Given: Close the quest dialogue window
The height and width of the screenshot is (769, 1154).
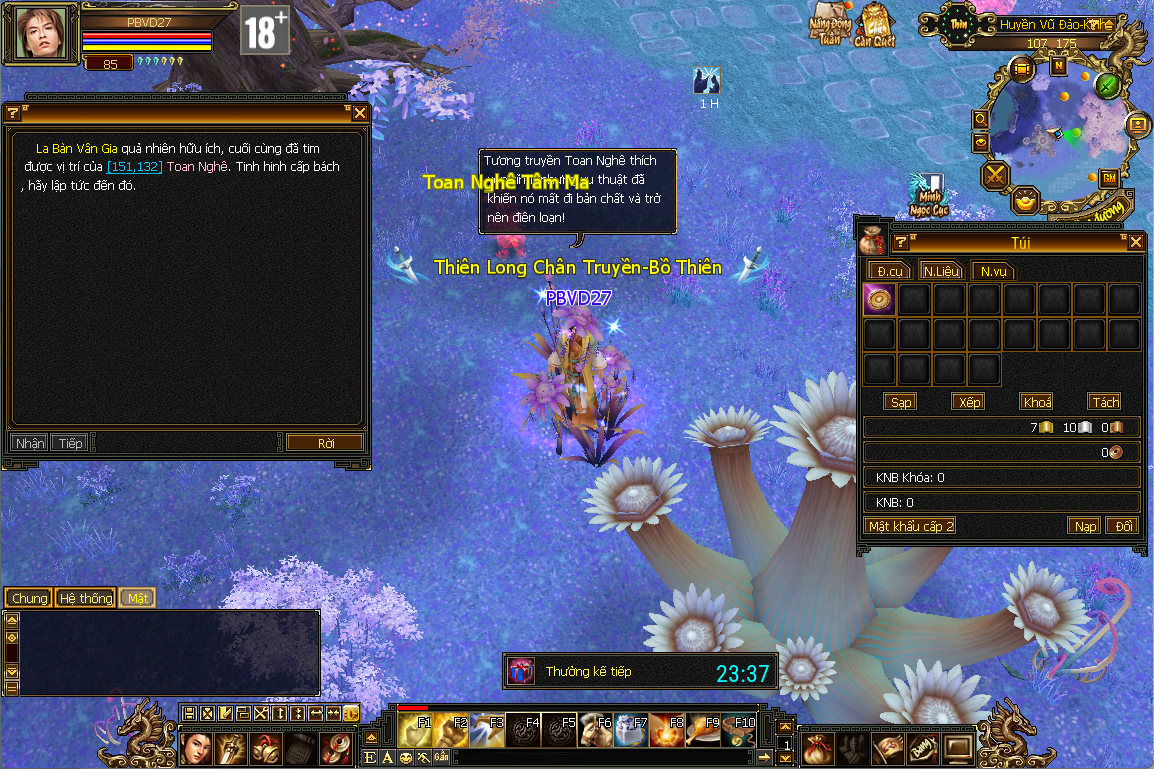Looking at the screenshot, I should 360,113.
